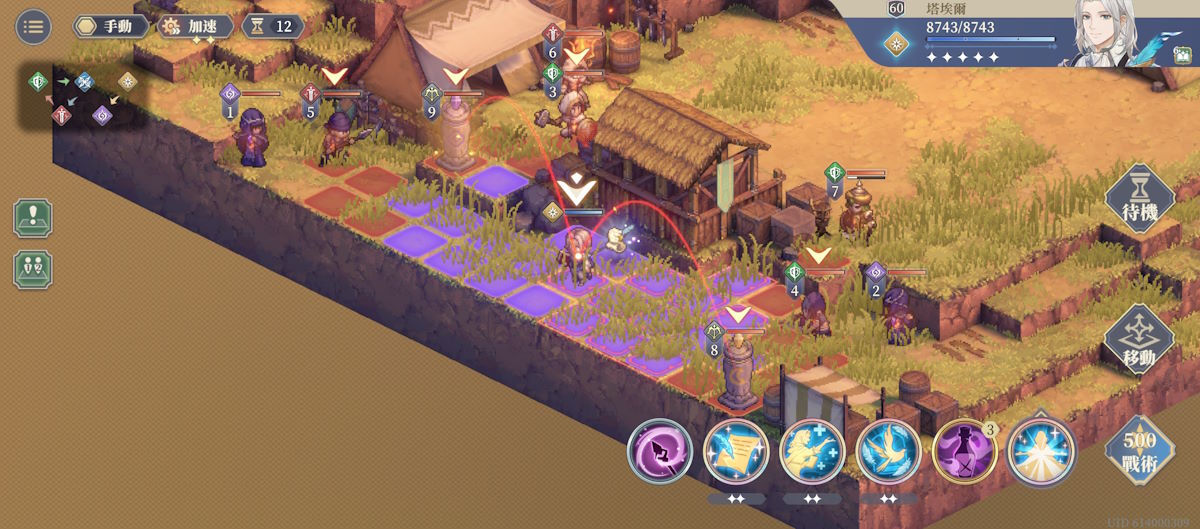The width and height of the screenshot is (1200, 529).
Task: Open the 500 戰術 tactics button
Action: pos(1139,449)
